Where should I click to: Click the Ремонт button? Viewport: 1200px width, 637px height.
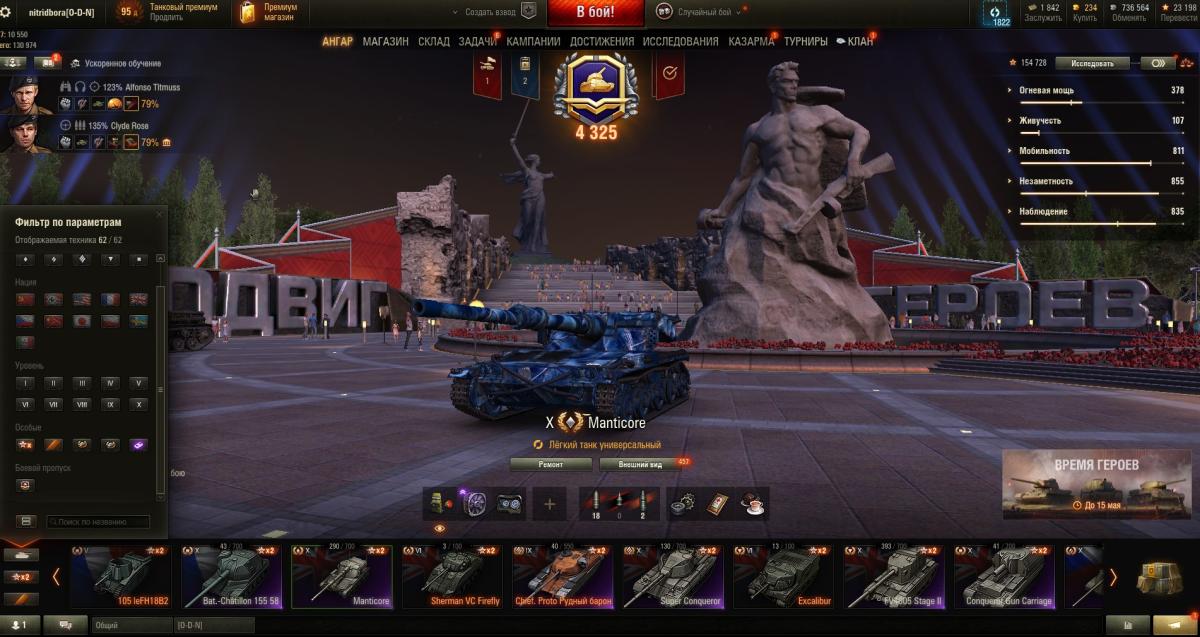coord(551,464)
